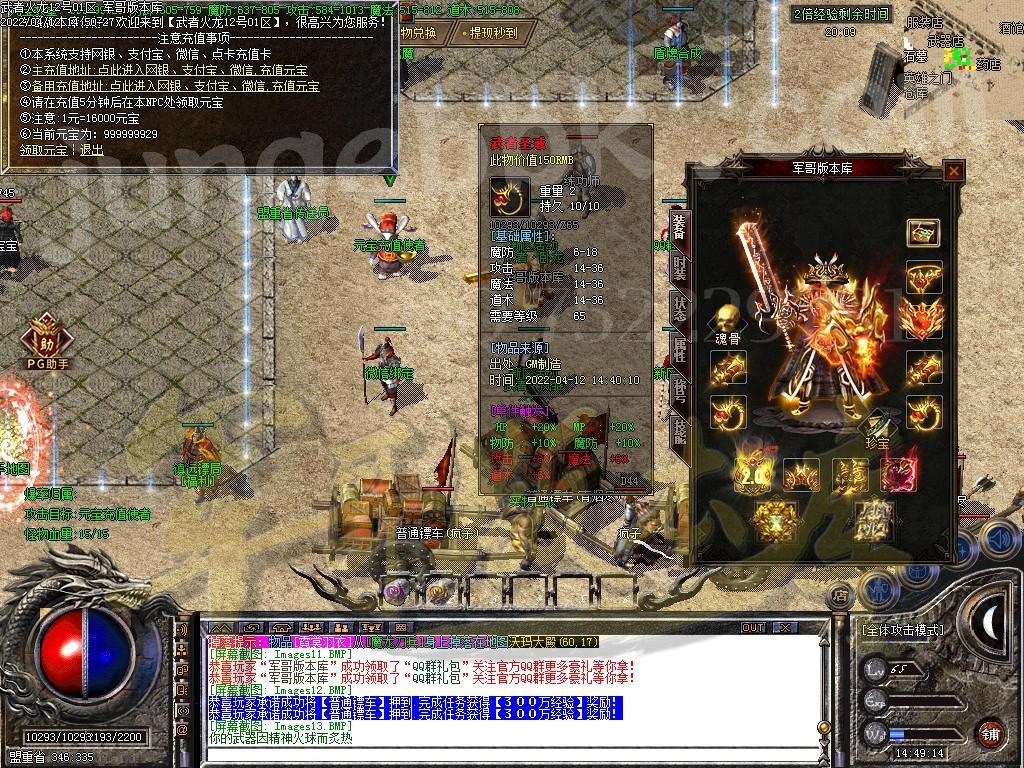Switch to the 时装 costume tab

(x=679, y=268)
